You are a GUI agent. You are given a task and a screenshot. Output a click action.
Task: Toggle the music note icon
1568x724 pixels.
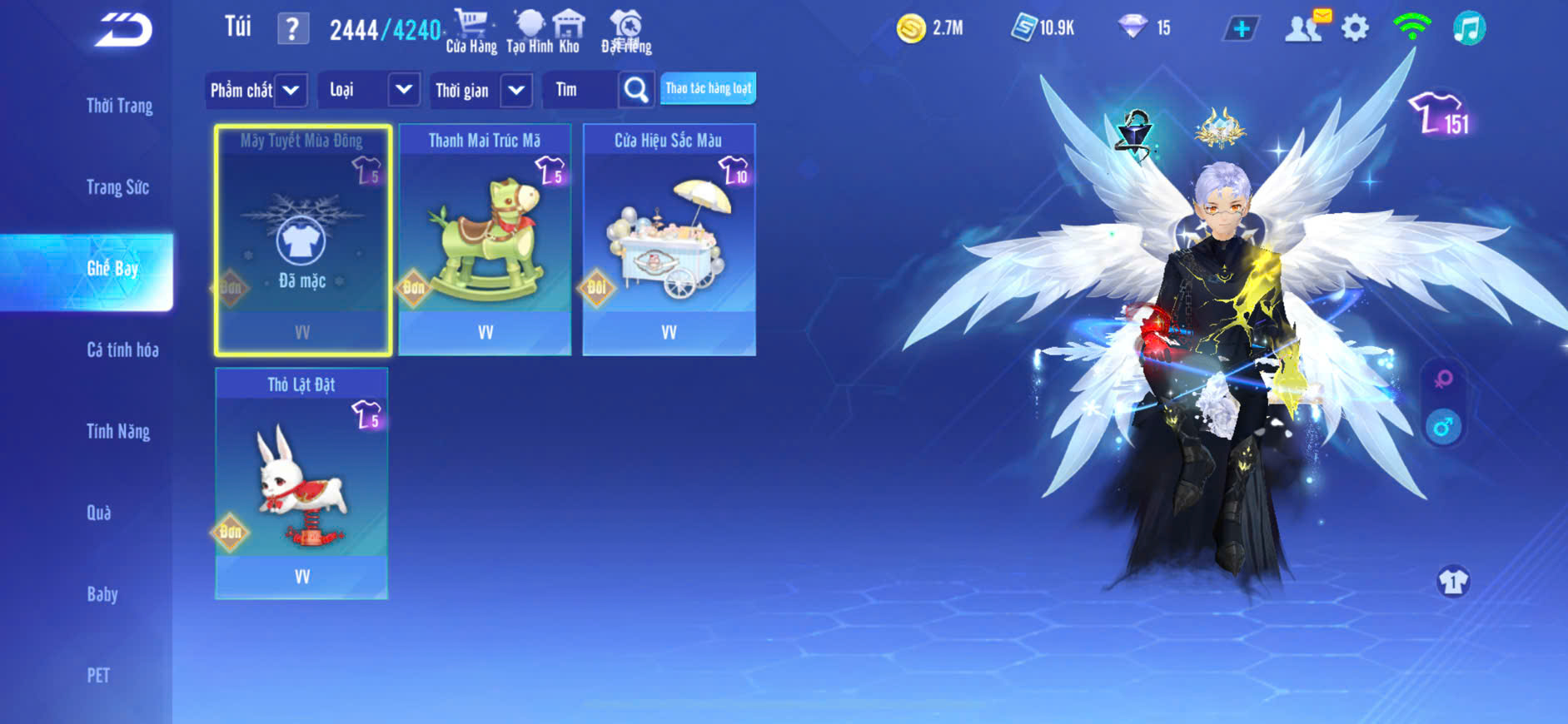(x=1469, y=29)
